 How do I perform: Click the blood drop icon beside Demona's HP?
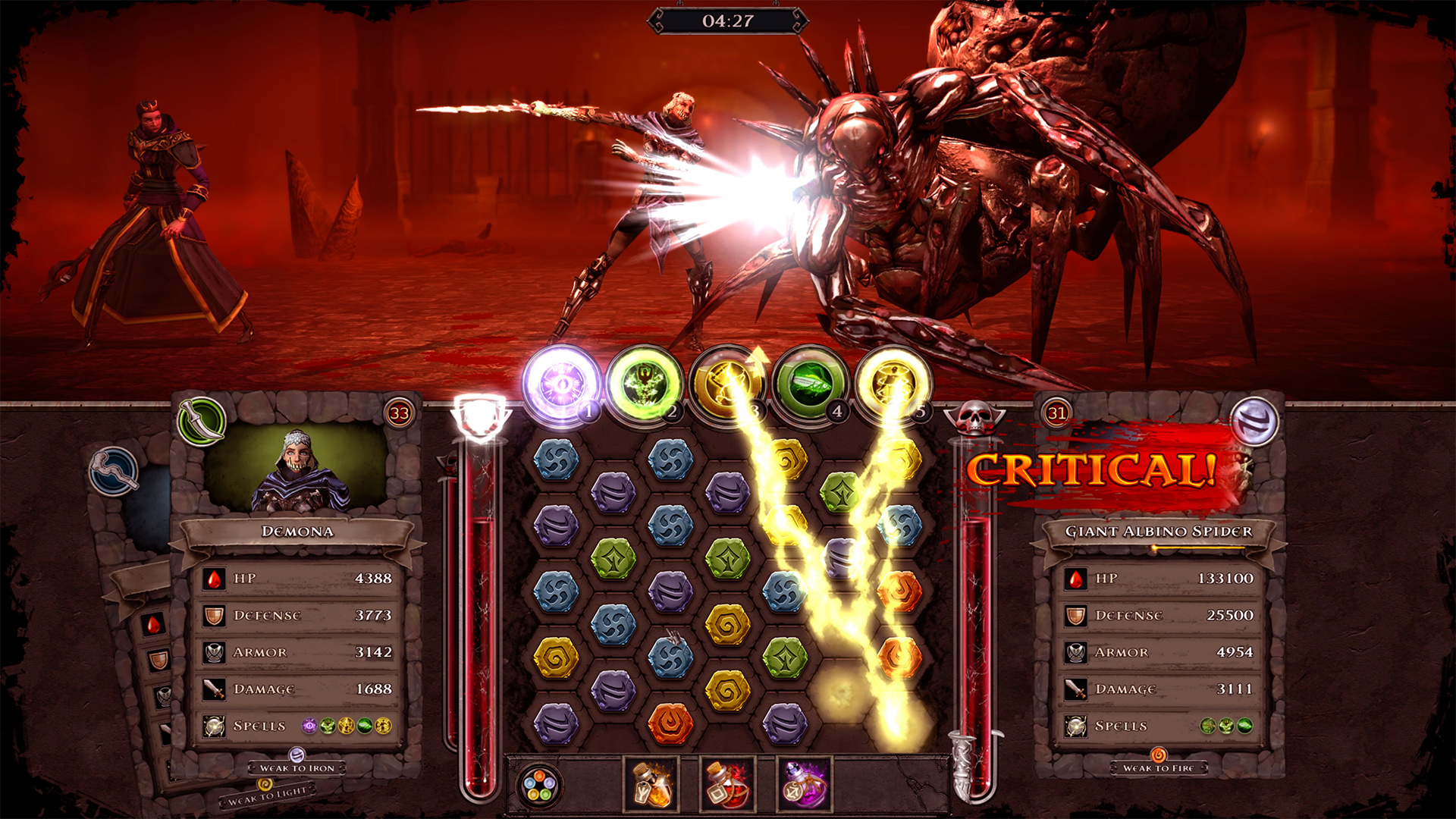click(x=213, y=579)
